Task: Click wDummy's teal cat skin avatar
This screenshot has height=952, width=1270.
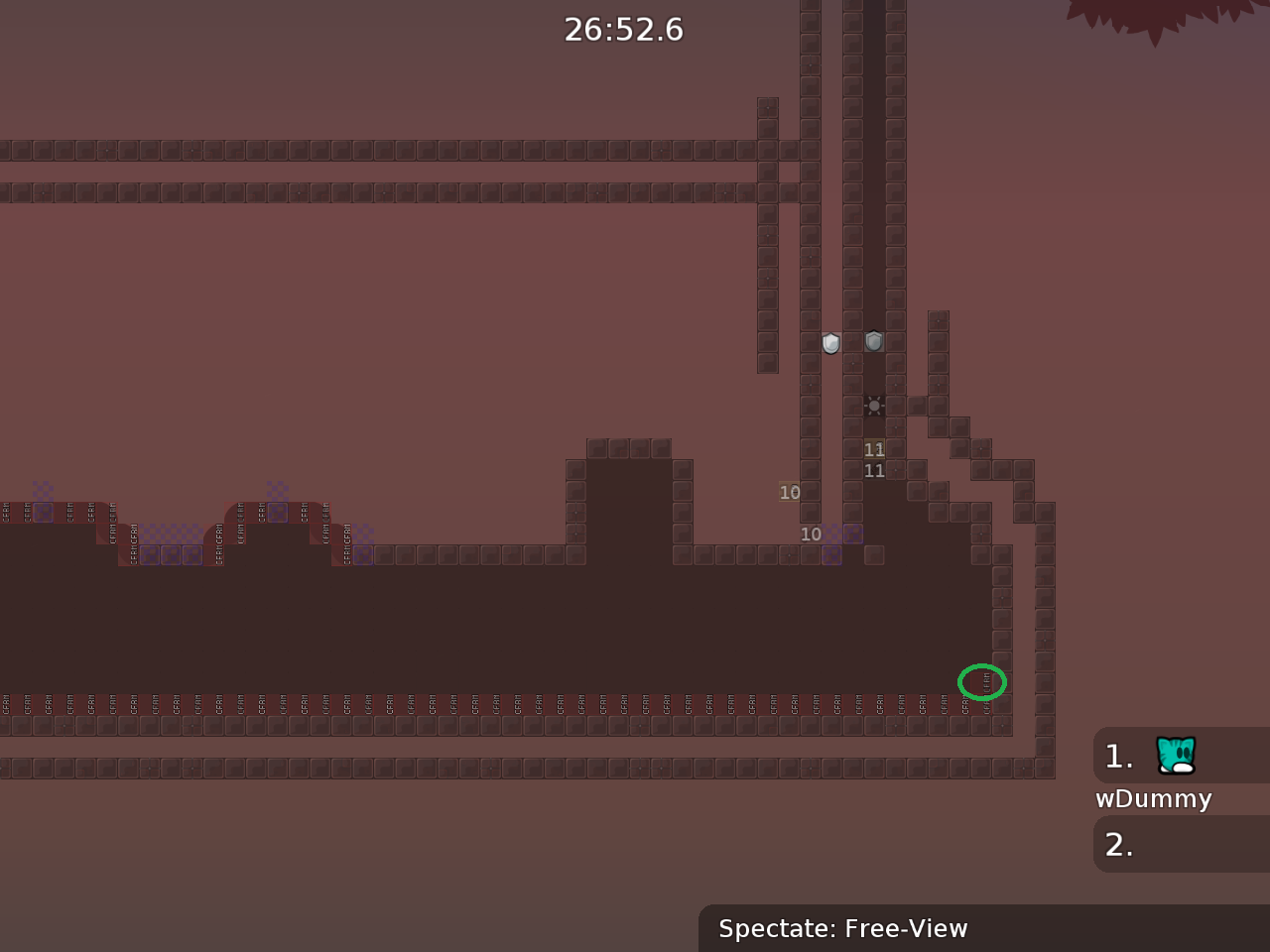Action: click(x=1175, y=756)
